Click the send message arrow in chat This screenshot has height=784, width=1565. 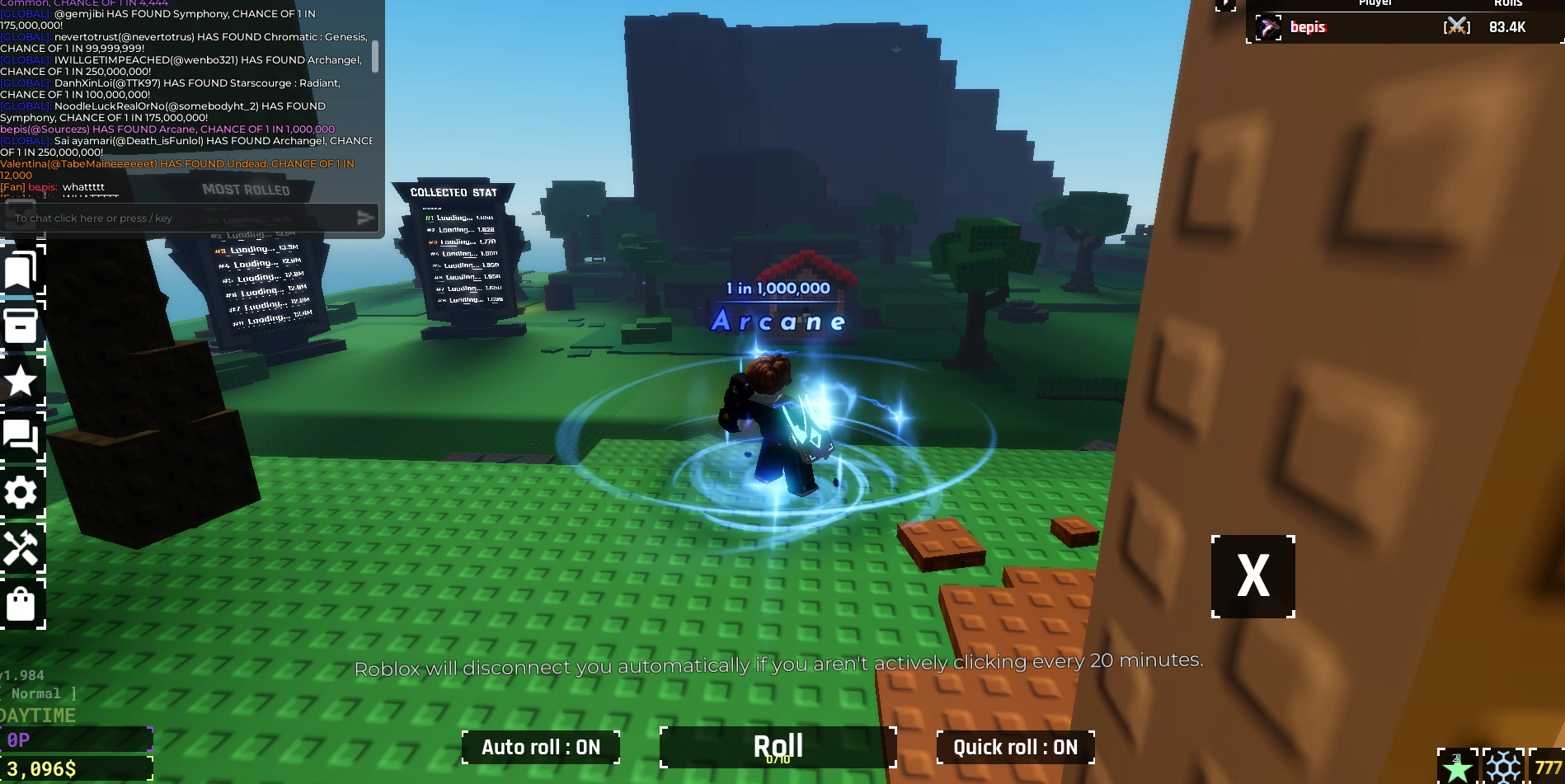[x=364, y=217]
